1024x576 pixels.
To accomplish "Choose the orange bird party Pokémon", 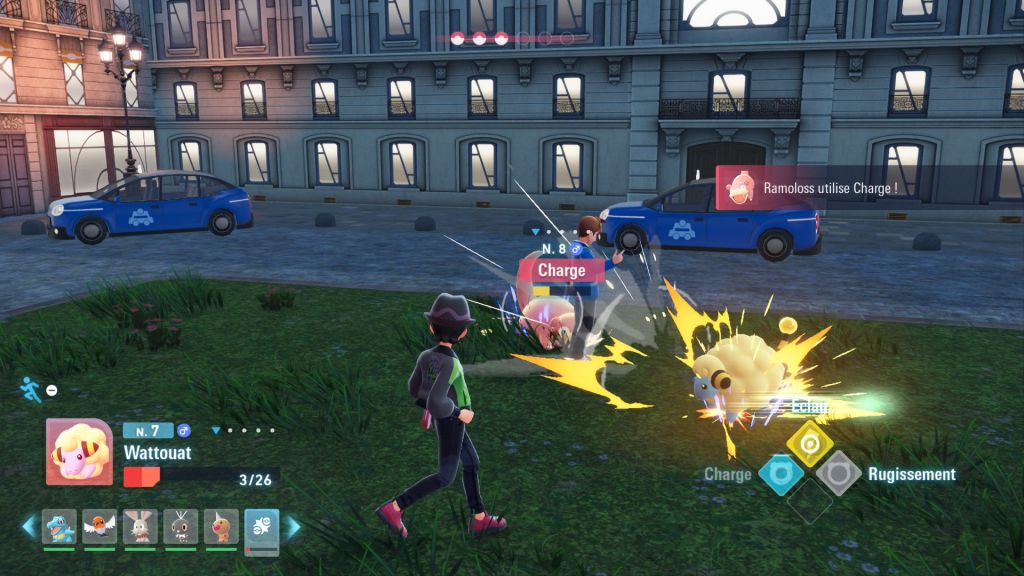I will 100,526.
